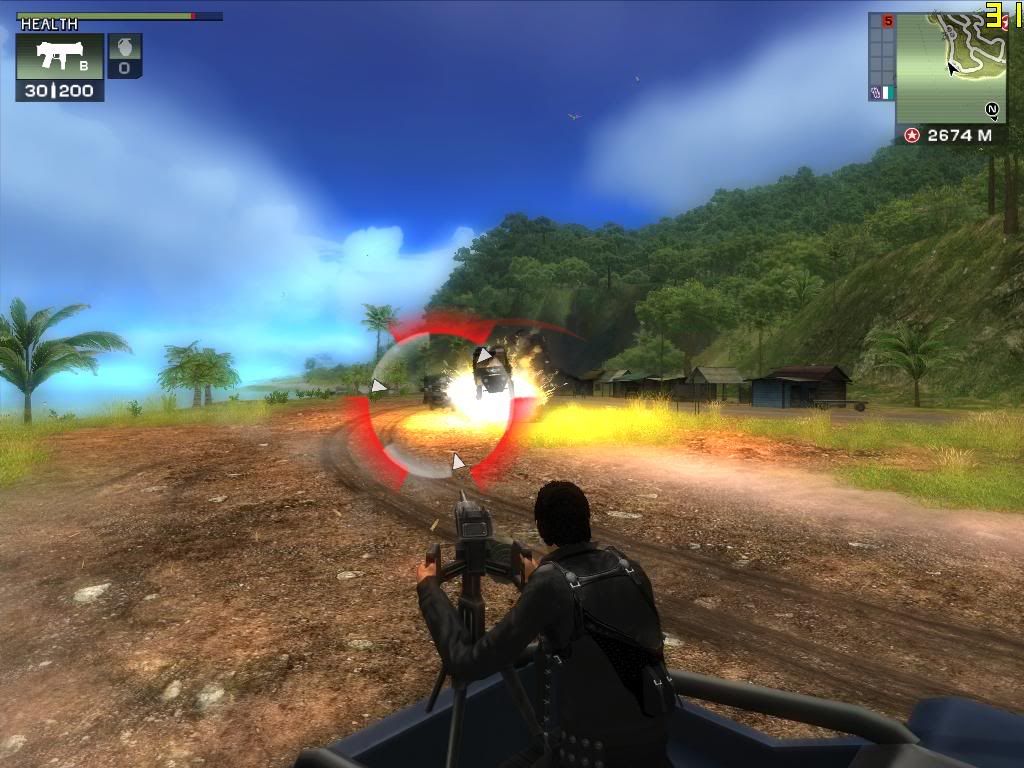The image size is (1024, 768).
Task: Select the grenade icon
Action: point(125,49)
